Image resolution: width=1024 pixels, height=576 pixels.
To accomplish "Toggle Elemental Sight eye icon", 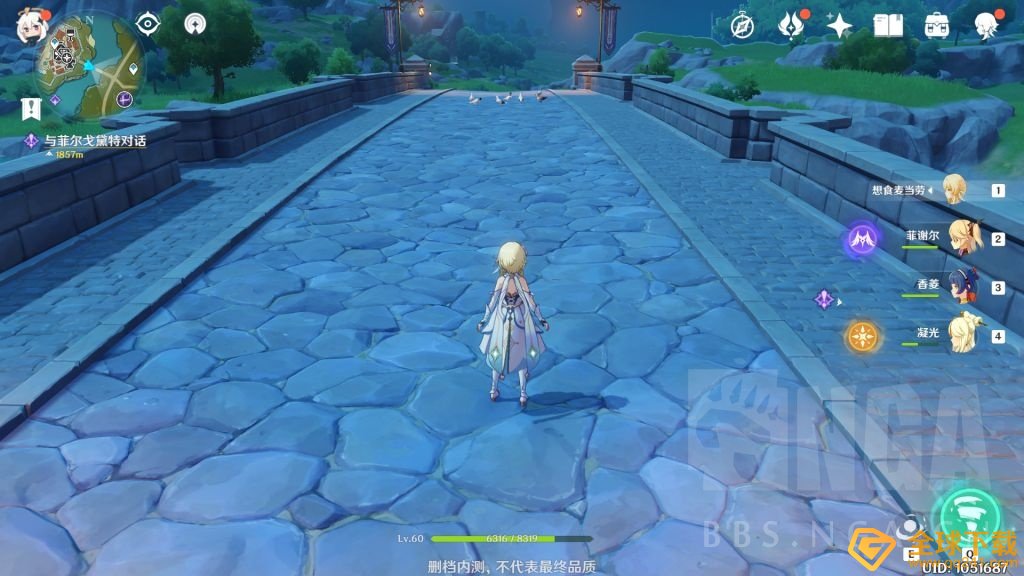I will [x=149, y=23].
